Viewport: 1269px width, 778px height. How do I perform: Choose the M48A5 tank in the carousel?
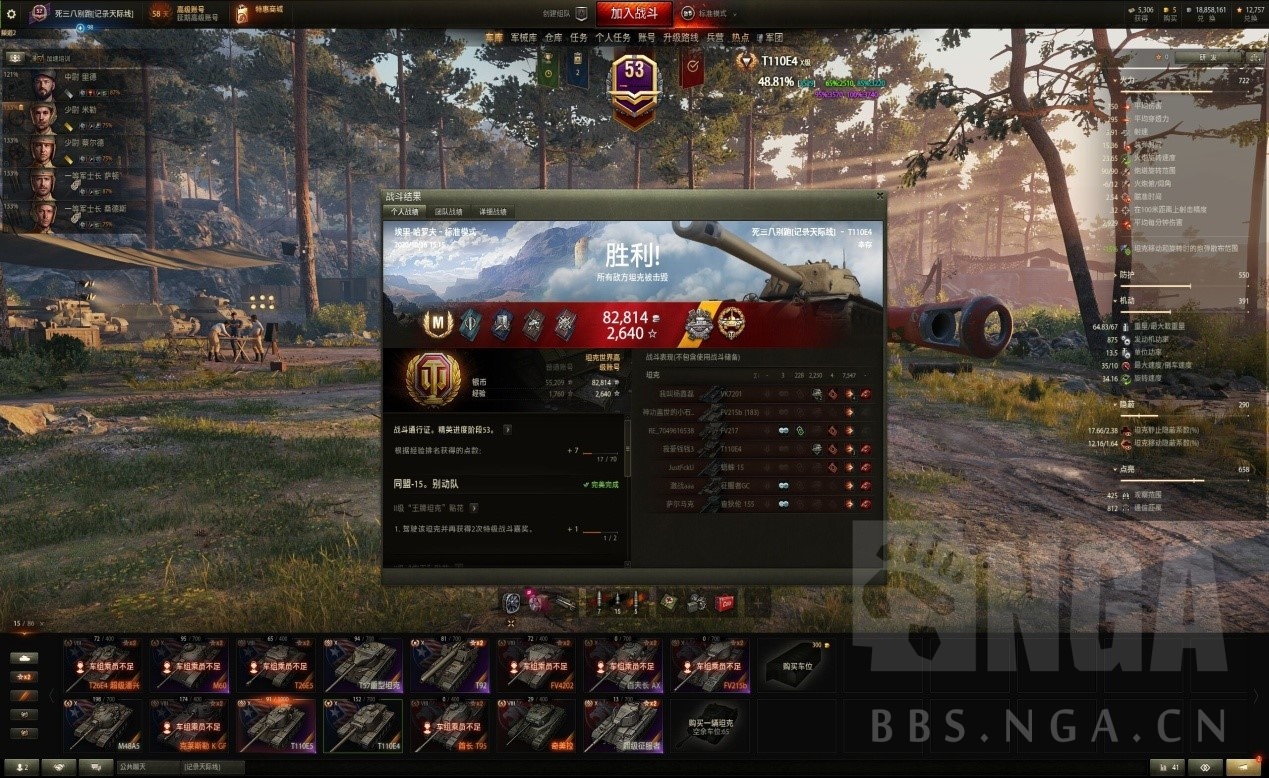coord(102,725)
